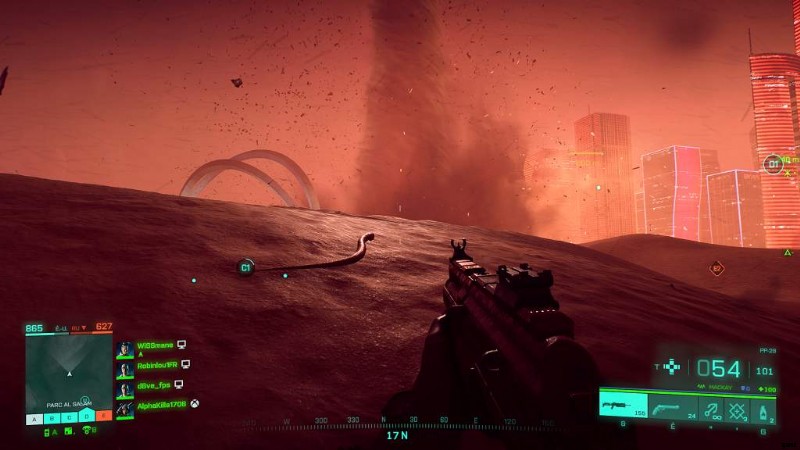Select the primary rifle weapon slot
Viewport: 800px width, 450px height.
(x=623, y=406)
